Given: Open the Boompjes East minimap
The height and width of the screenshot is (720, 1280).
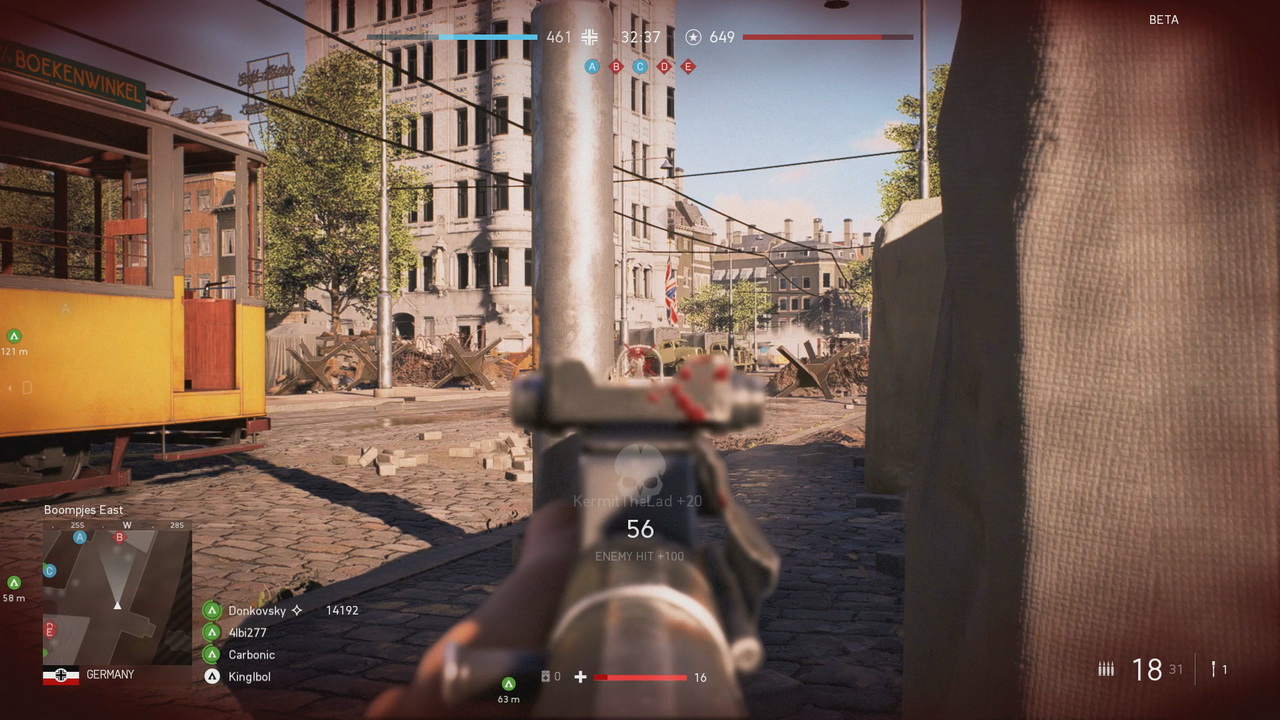Looking at the screenshot, I should coord(117,596).
